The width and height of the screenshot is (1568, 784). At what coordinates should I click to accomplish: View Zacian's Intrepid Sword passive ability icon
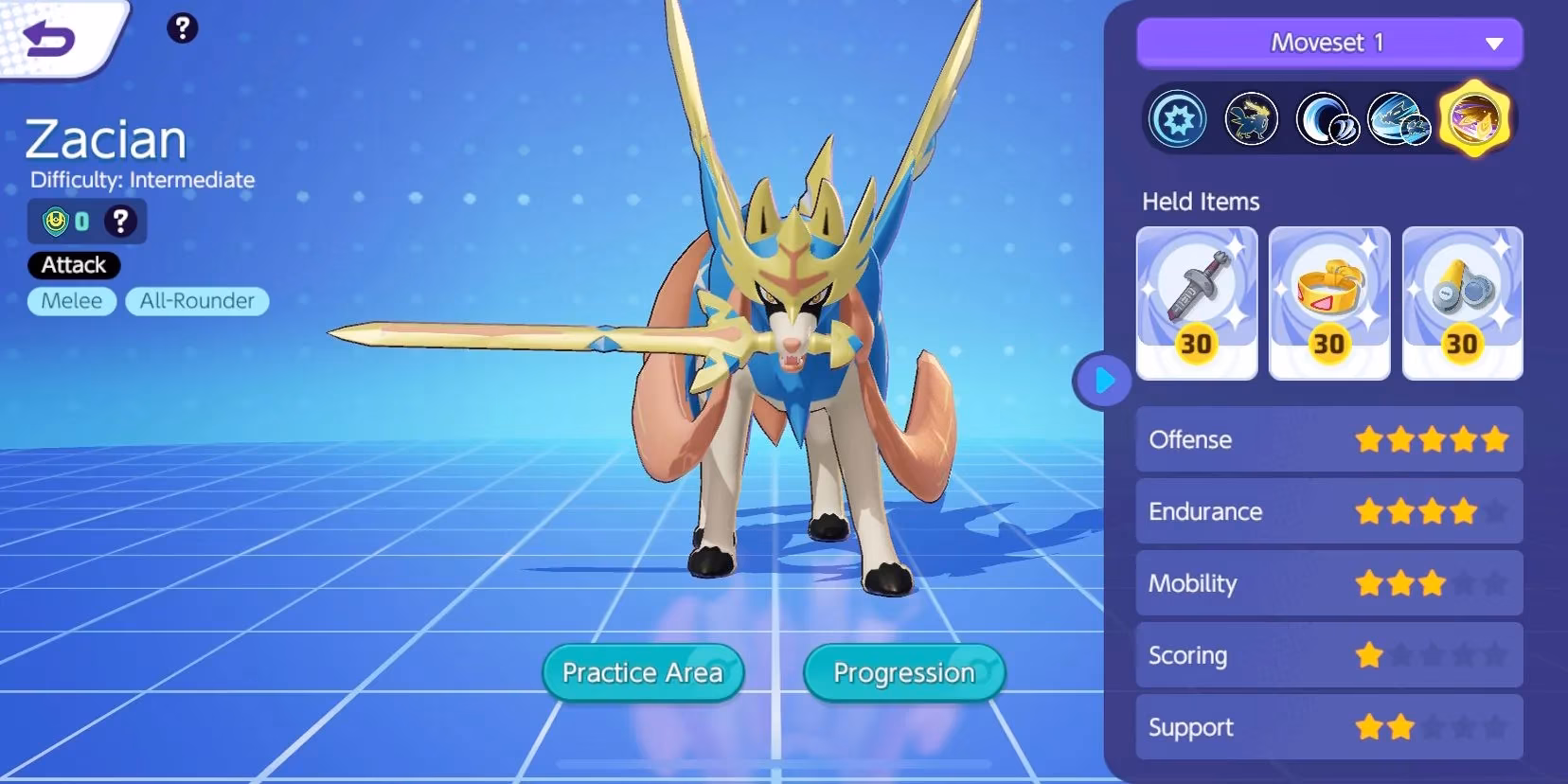pyautogui.click(x=1252, y=119)
